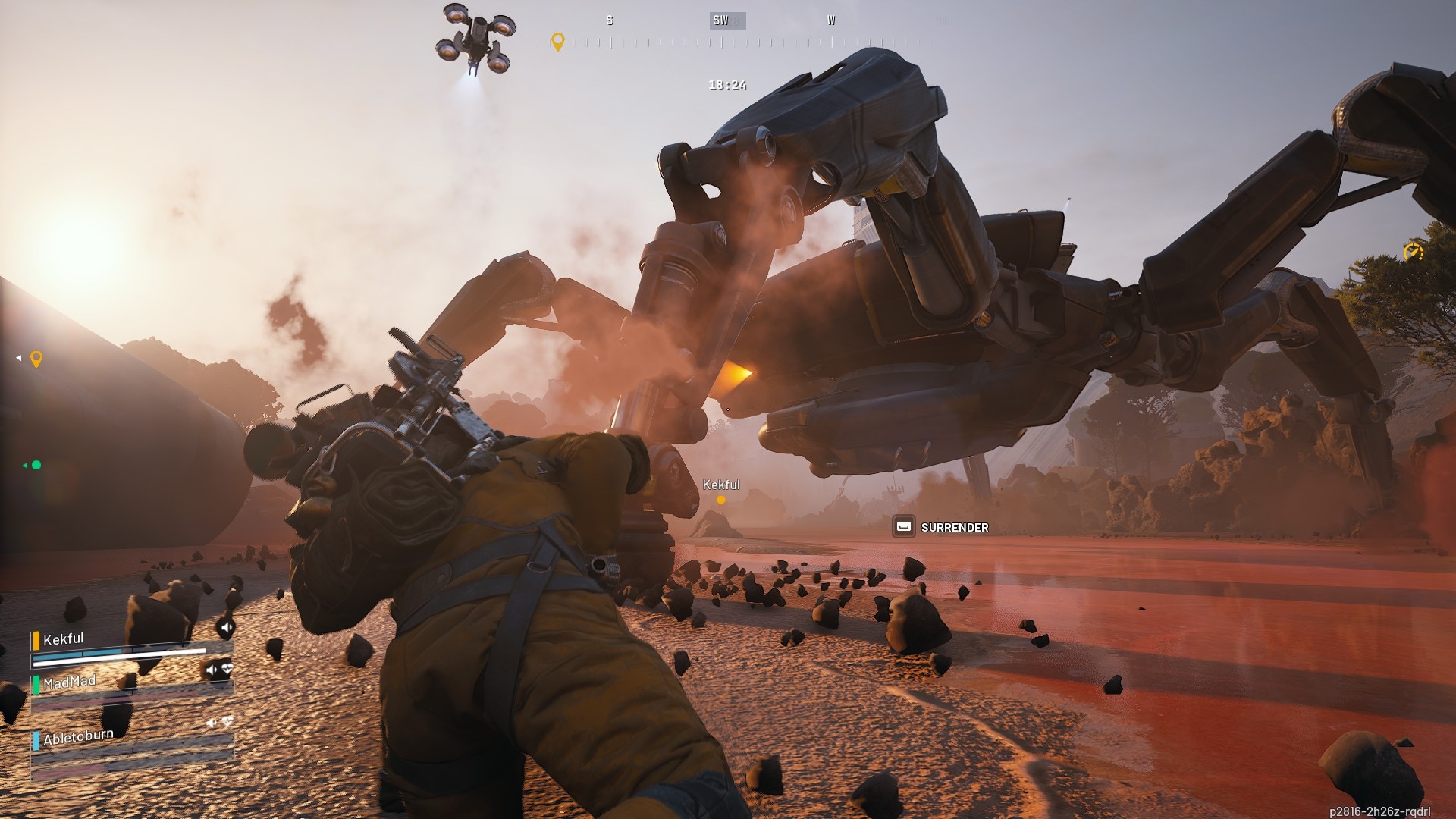Select Kekful in the squad list

click(64, 639)
